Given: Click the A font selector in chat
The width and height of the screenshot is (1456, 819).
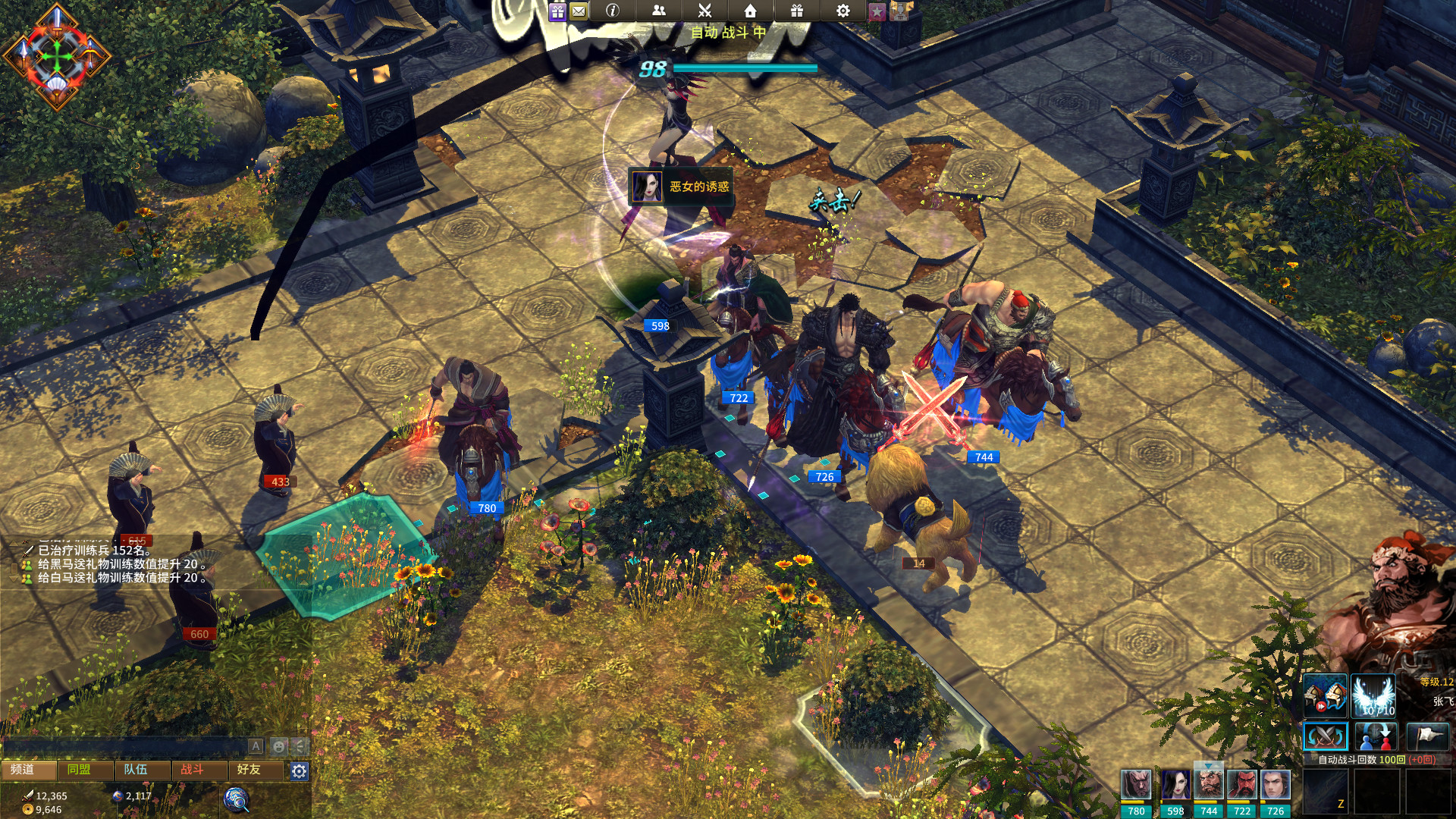Looking at the screenshot, I should coord(256,746).
